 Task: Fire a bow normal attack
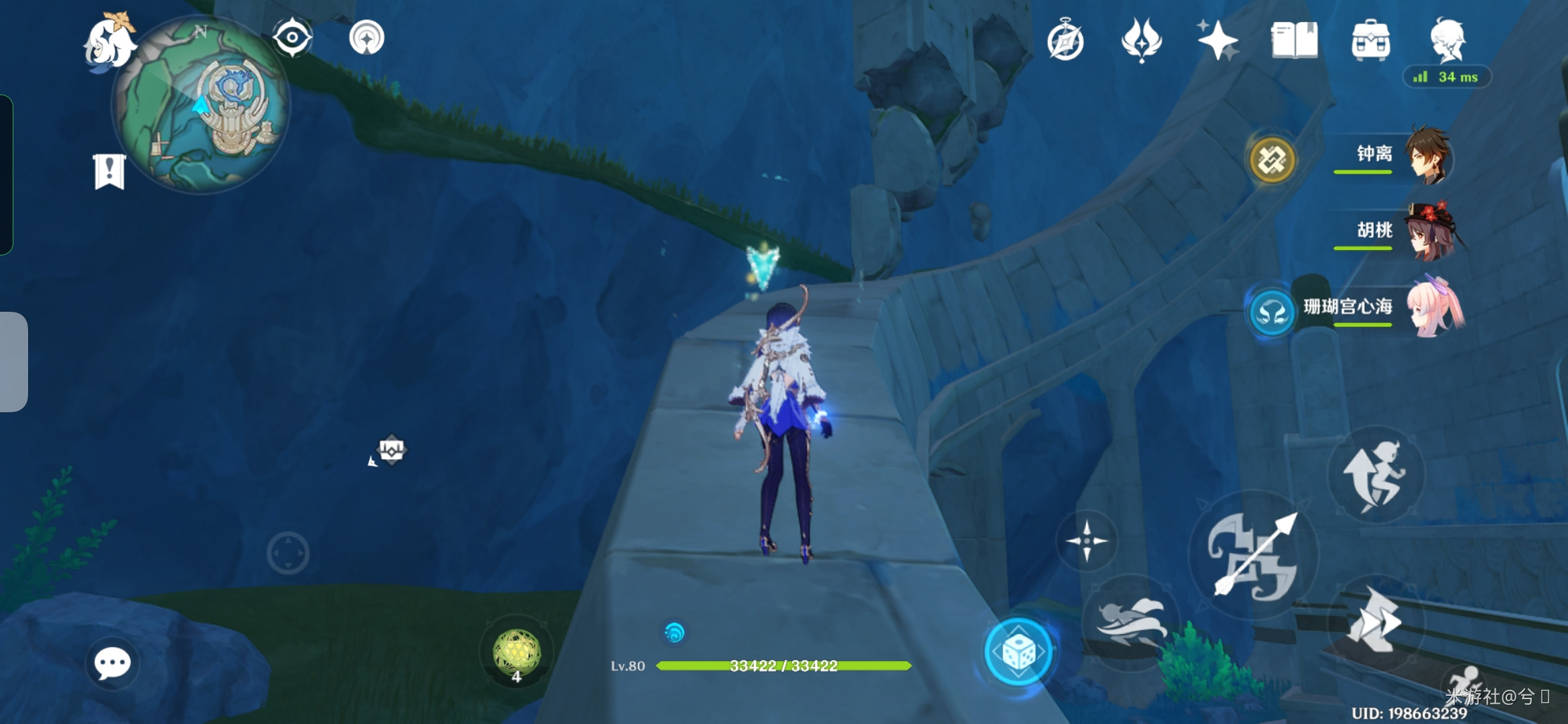pos(1253,555)
